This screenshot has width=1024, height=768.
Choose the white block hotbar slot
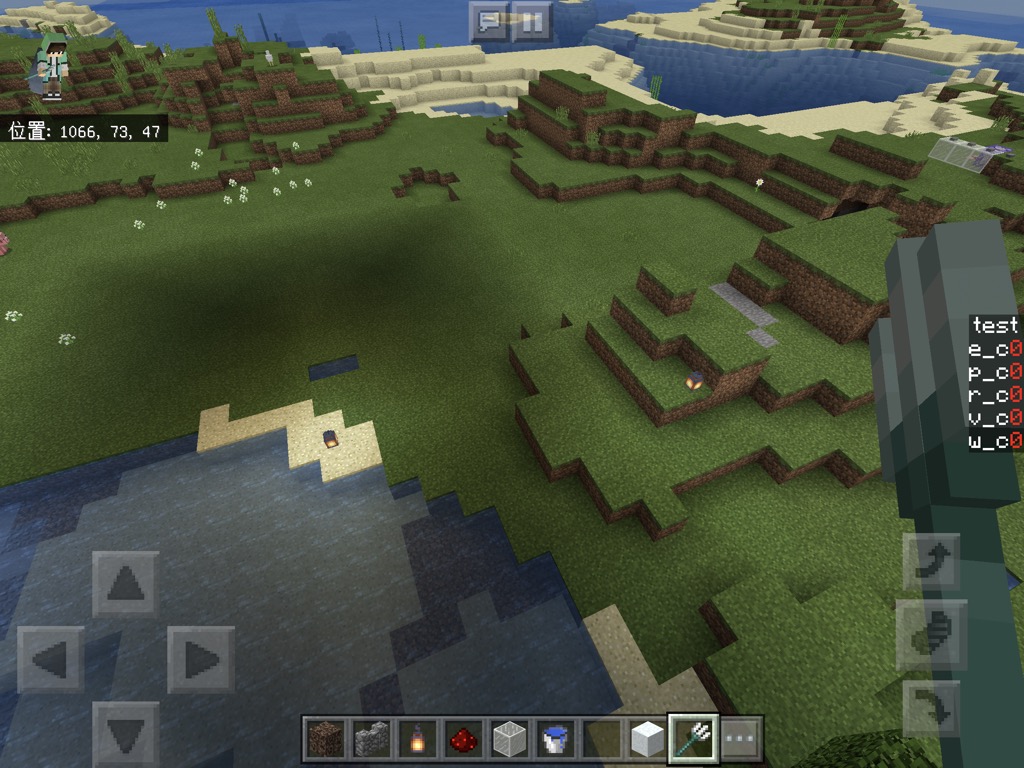(x=647, y=739)
